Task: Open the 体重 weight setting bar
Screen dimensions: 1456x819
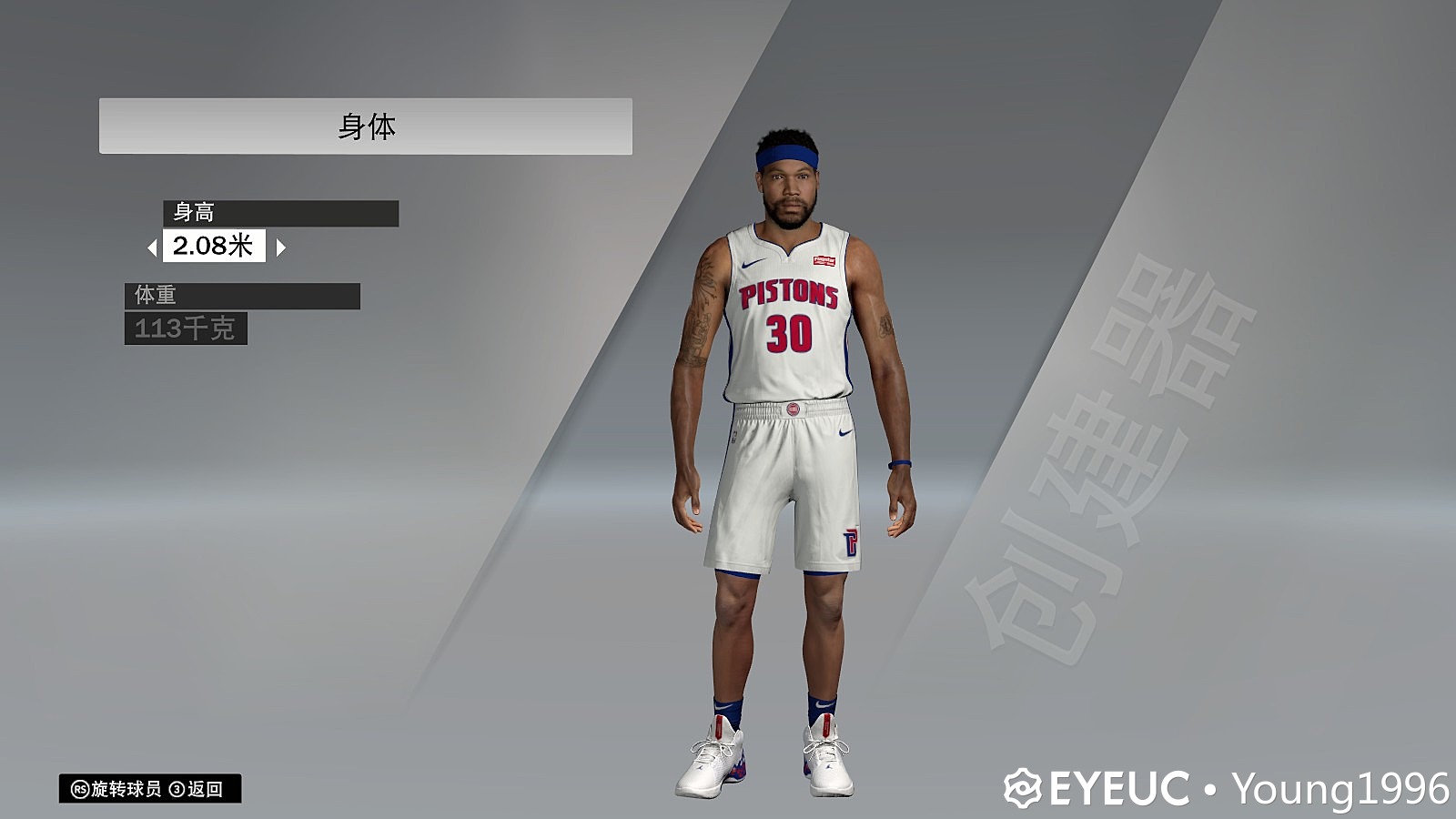Action: tap(243, 295)
